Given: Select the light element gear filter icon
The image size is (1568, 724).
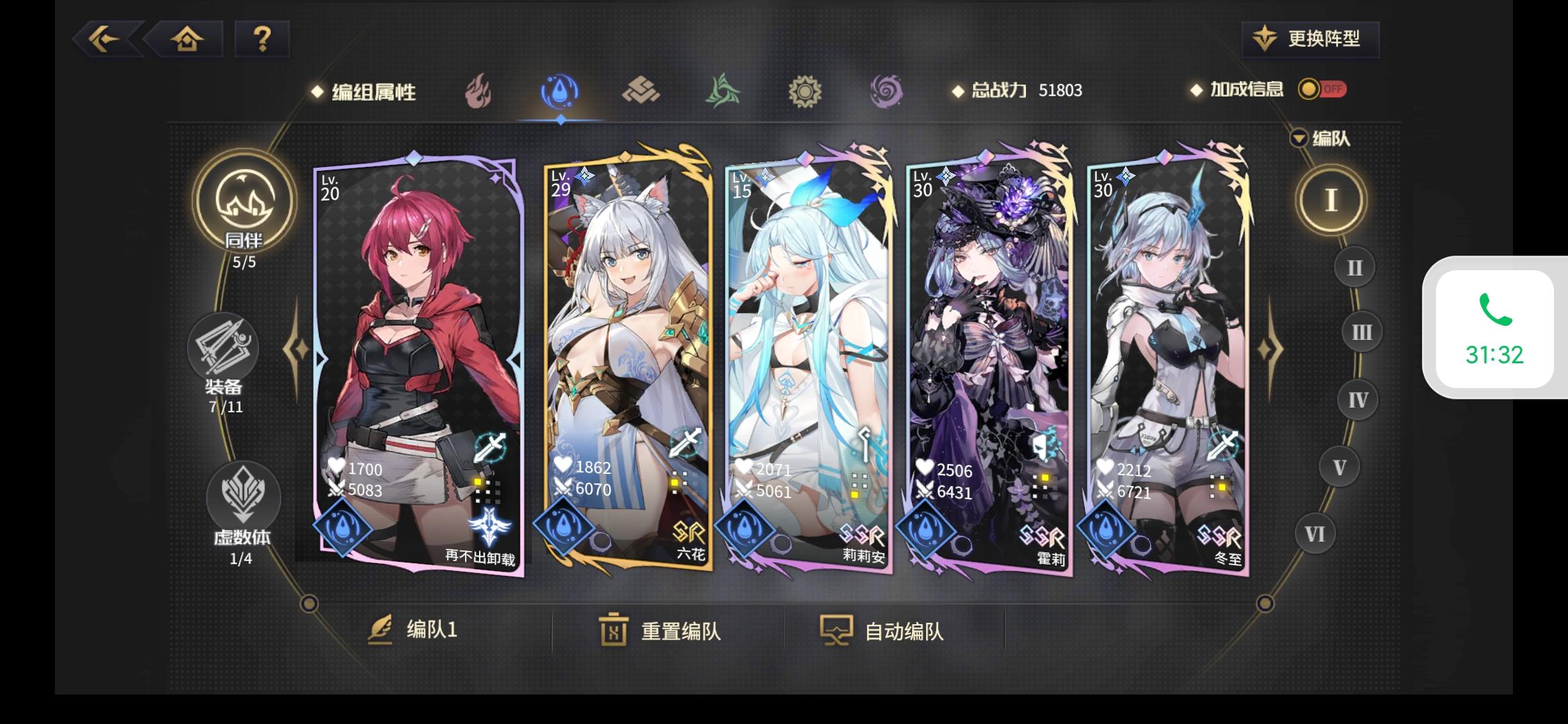Looking at the screenshot, I should pos(804,92).
